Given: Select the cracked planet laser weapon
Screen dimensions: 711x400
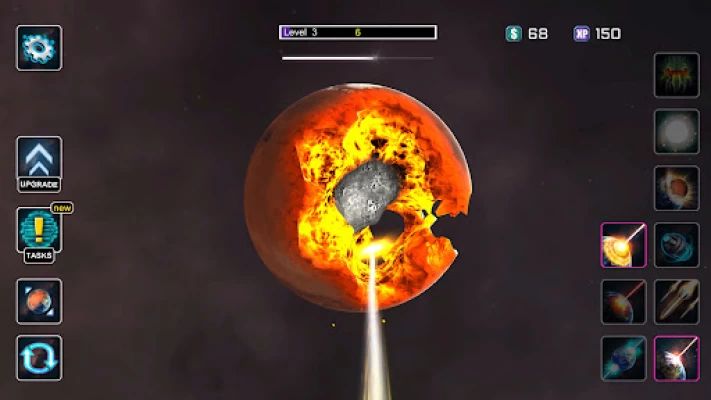Looking at the screenshot, I should 623,245.
